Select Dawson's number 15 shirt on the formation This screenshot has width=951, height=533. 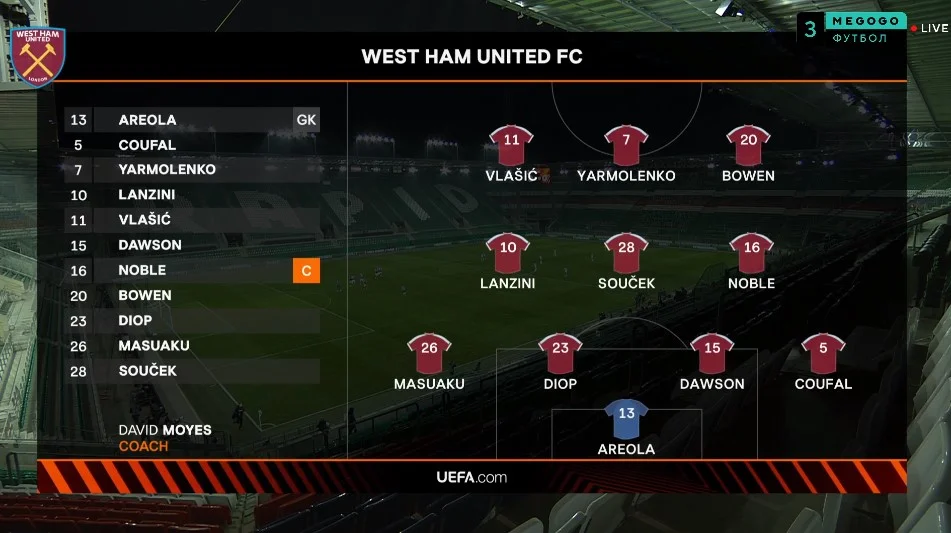tap(712, 353)
